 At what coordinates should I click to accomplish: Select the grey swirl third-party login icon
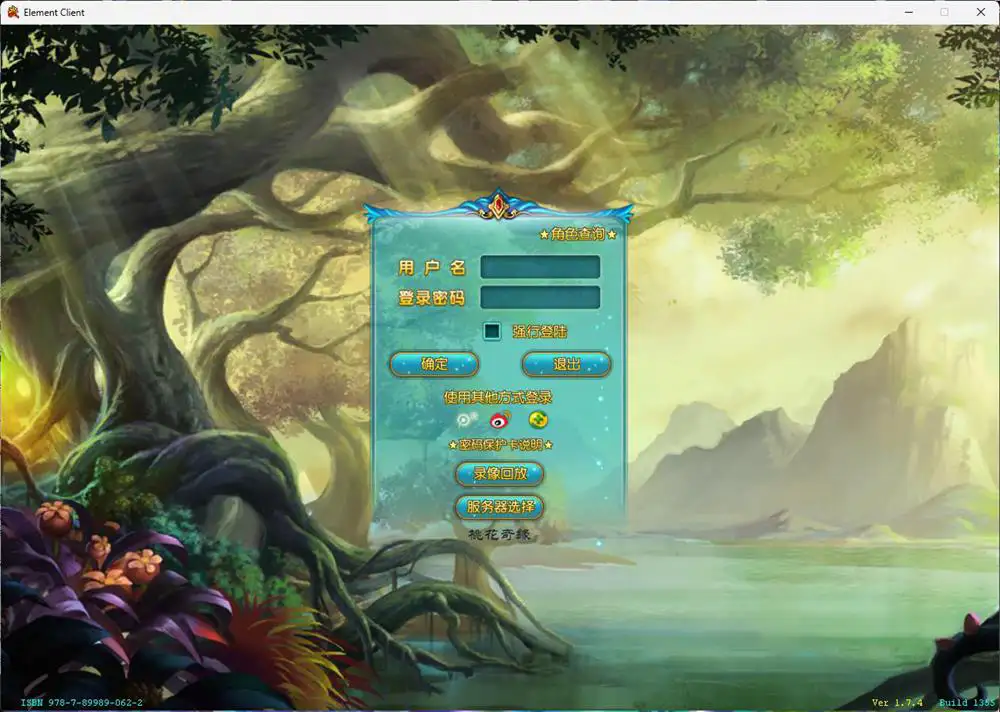(466, 421)
